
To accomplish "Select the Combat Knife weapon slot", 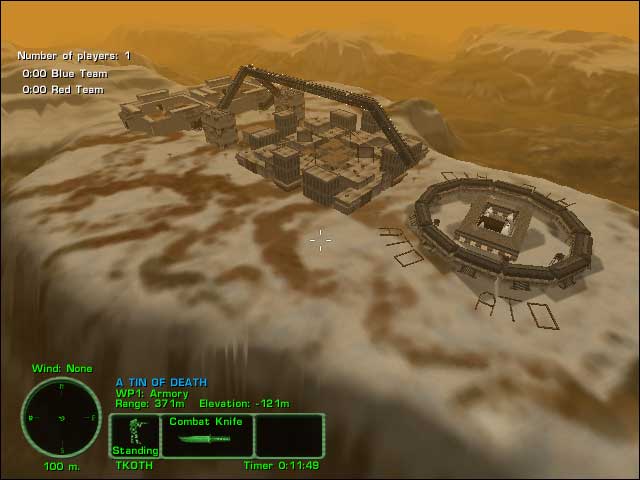I will (207, 436).
